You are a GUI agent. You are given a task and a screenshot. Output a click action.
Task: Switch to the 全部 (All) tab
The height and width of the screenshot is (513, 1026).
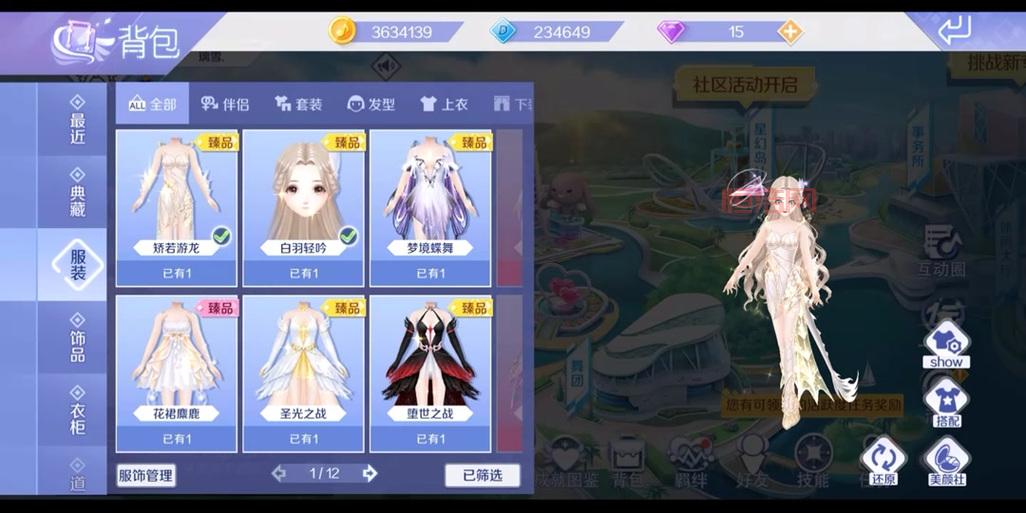tap(152, 104)
